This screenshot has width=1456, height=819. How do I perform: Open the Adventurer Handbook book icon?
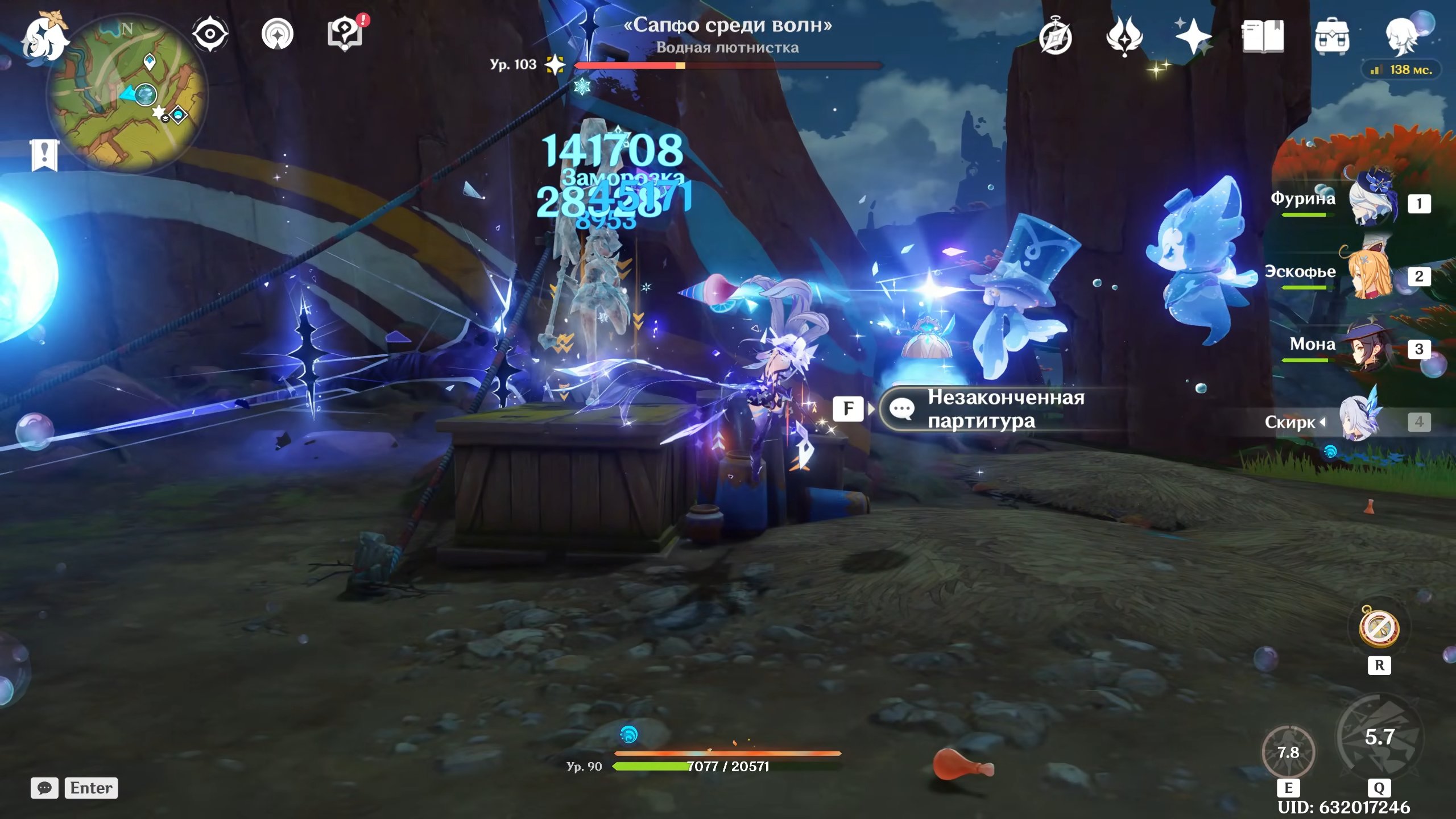1263,36
